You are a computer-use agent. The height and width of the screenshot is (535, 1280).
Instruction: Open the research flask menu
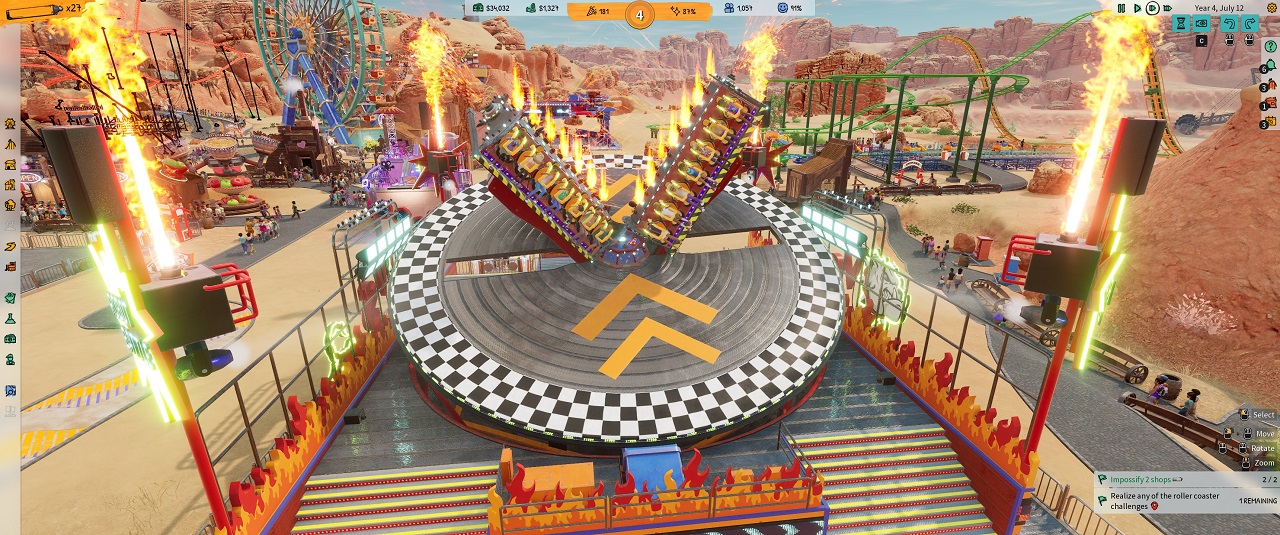click(10, 317)
